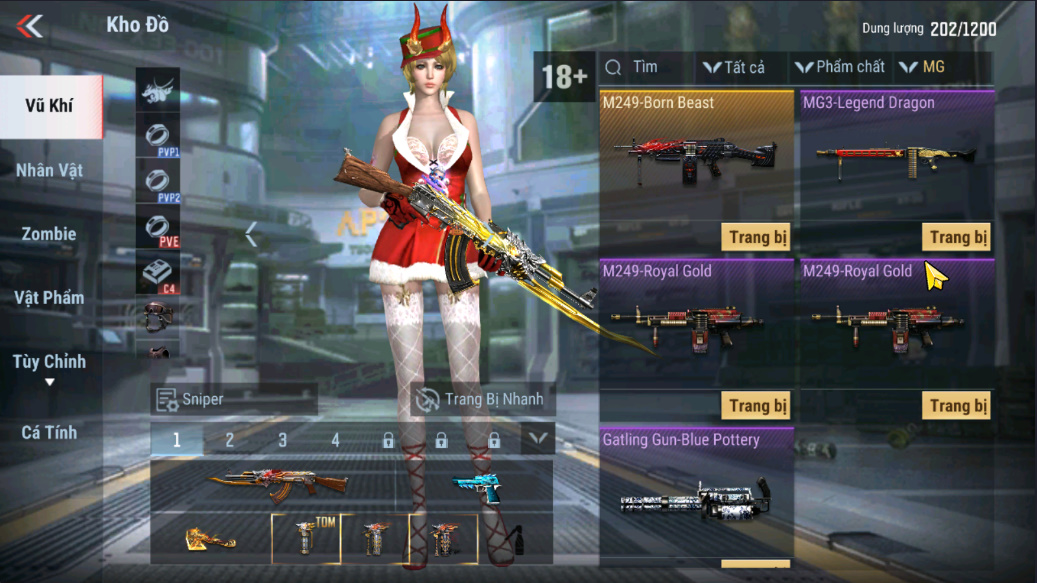This screenshot has width=1037, height=583.
Task: Switch to loadout tab 2
Action: 230,440
